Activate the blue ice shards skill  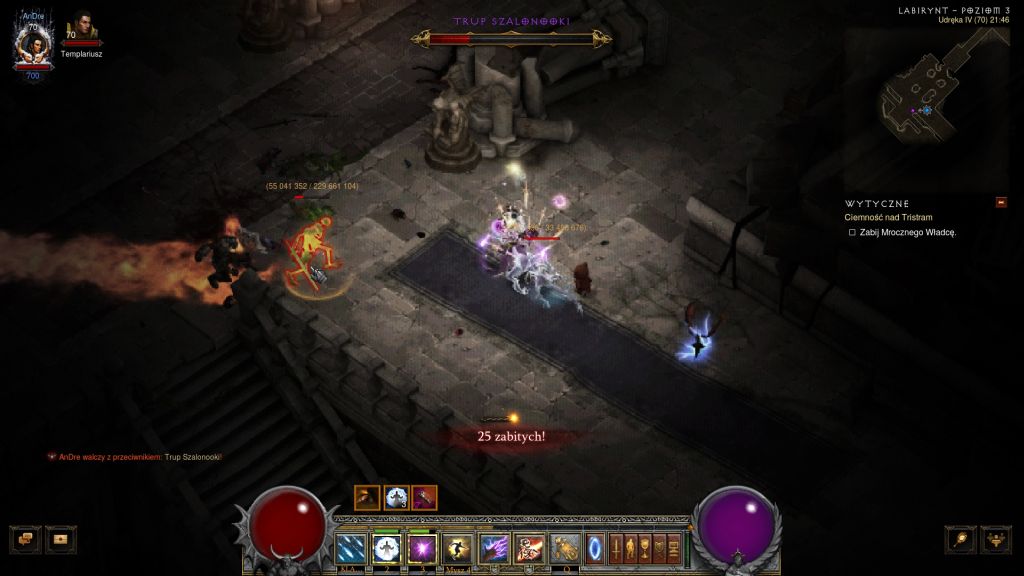[x=351, y=548]
